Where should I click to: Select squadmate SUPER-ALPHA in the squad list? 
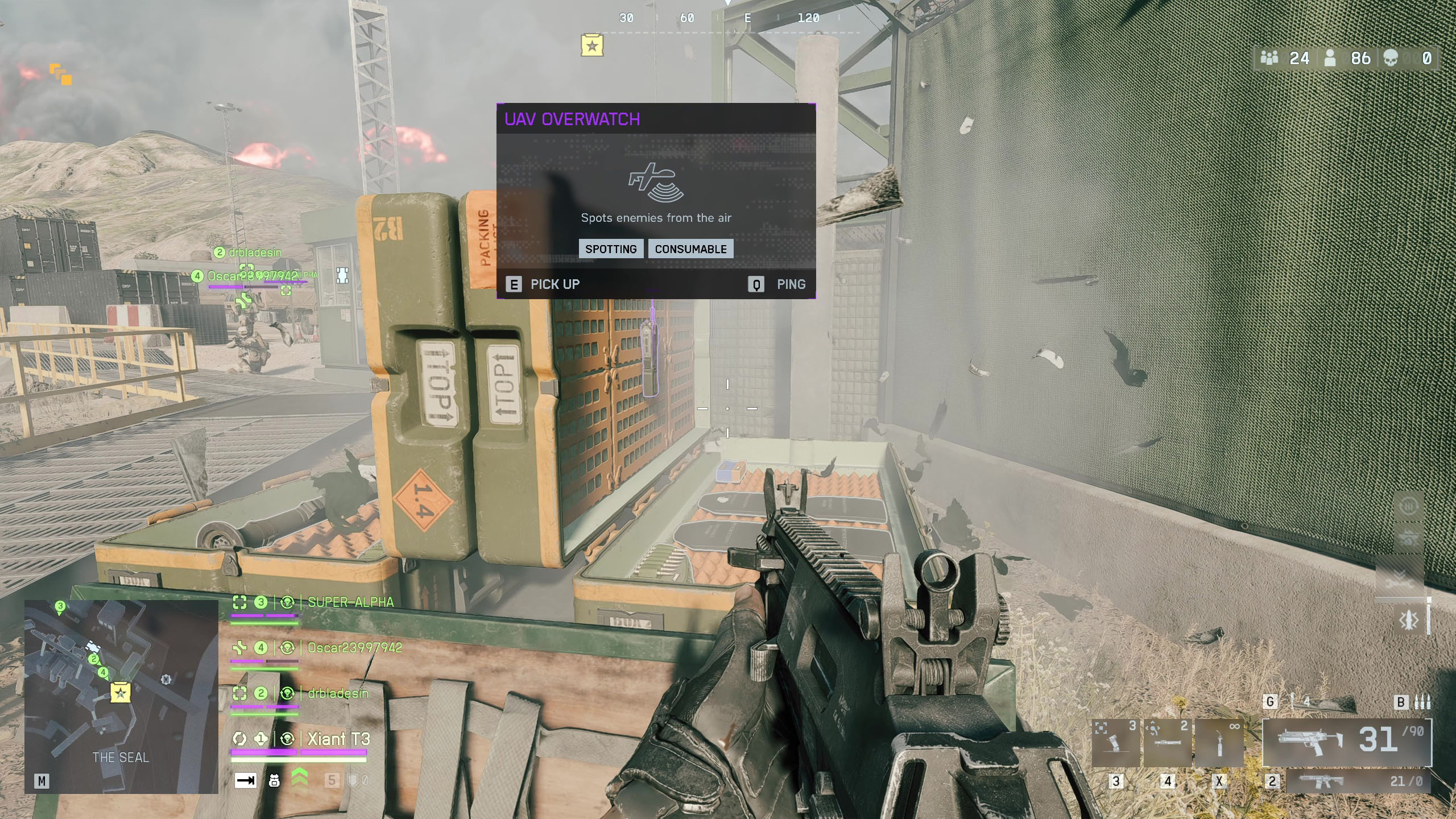click(x=350, y=602)
